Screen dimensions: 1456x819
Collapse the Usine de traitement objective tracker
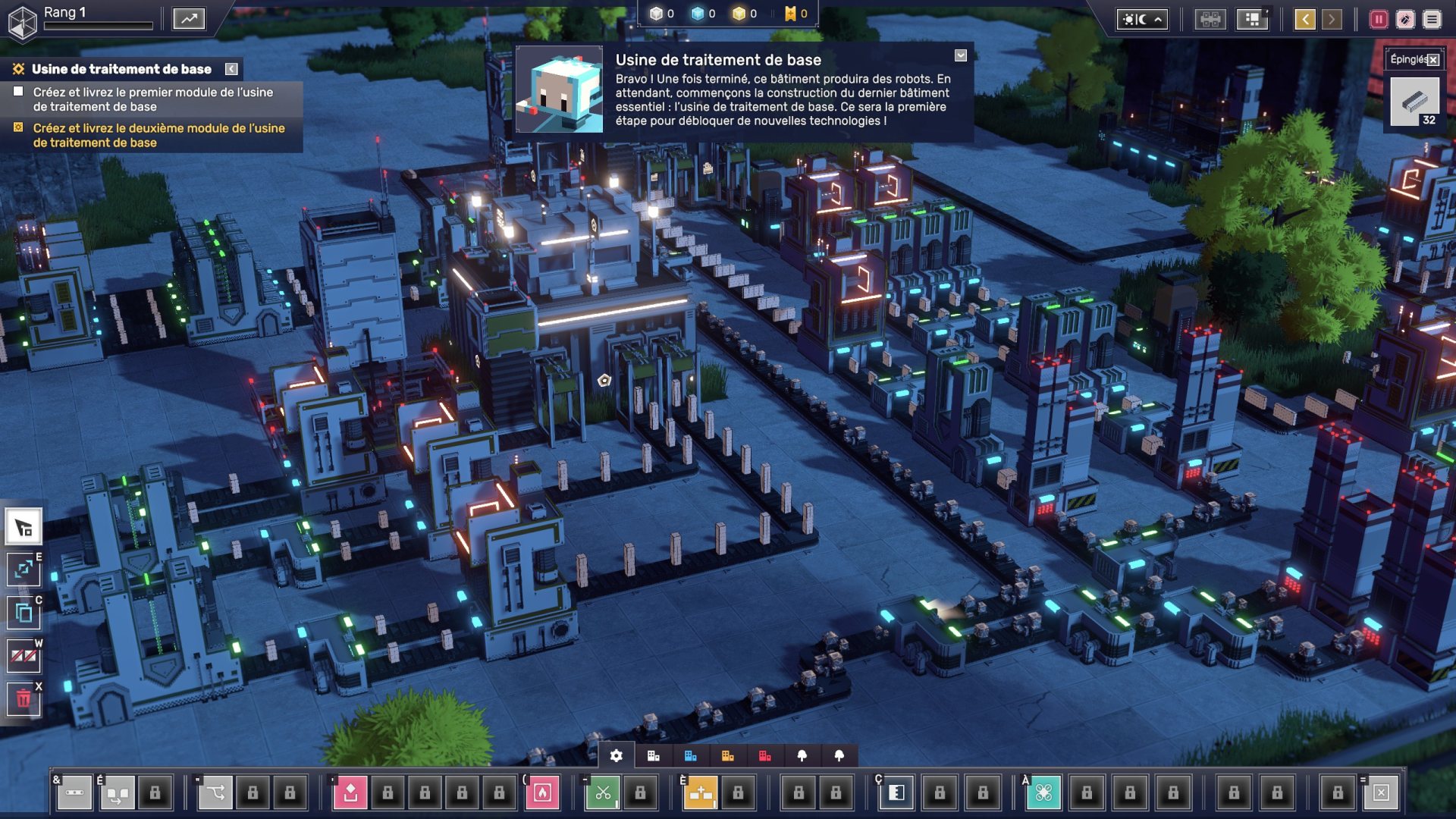pos(231,69)
